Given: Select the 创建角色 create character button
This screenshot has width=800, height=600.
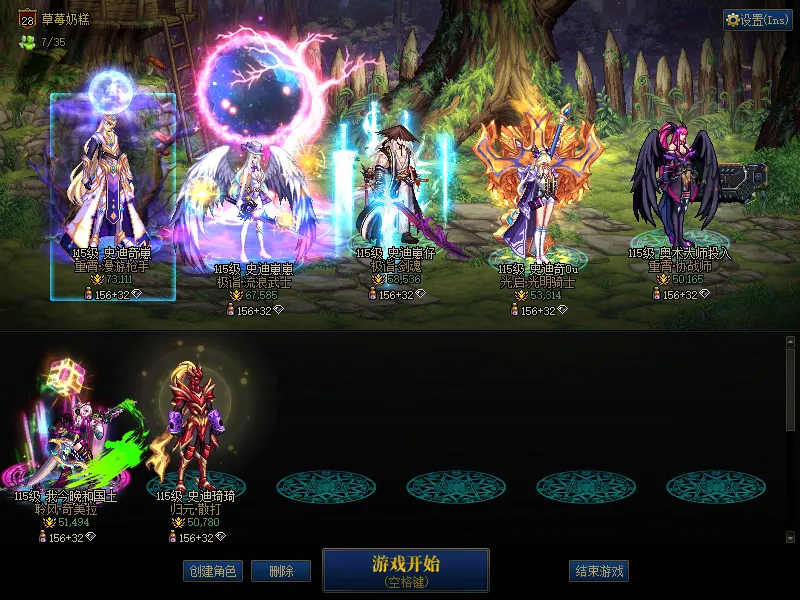Looking at the screenshot, I should [x=212, y=572].
